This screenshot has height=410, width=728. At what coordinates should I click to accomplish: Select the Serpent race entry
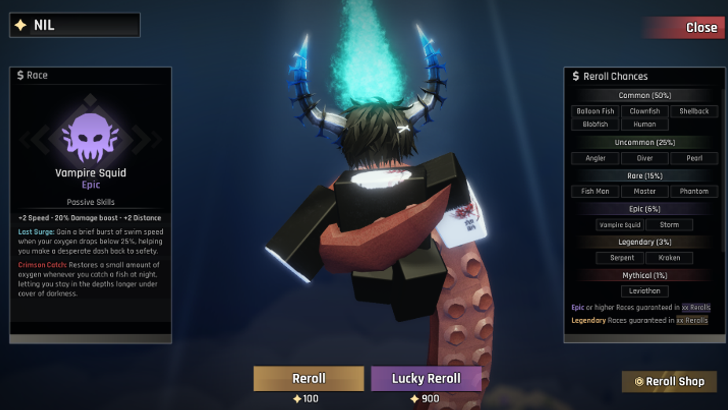(620, 258)
